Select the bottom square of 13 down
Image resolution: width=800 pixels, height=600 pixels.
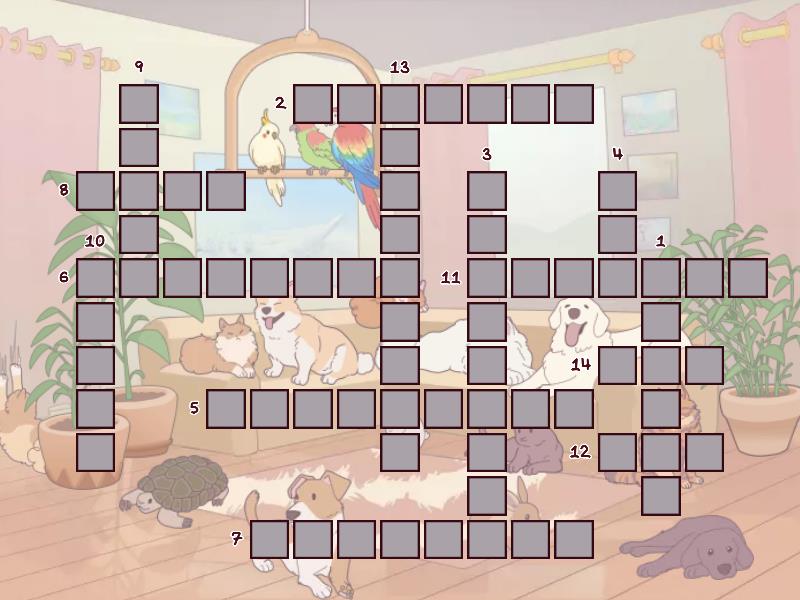(x=400, y=452)
